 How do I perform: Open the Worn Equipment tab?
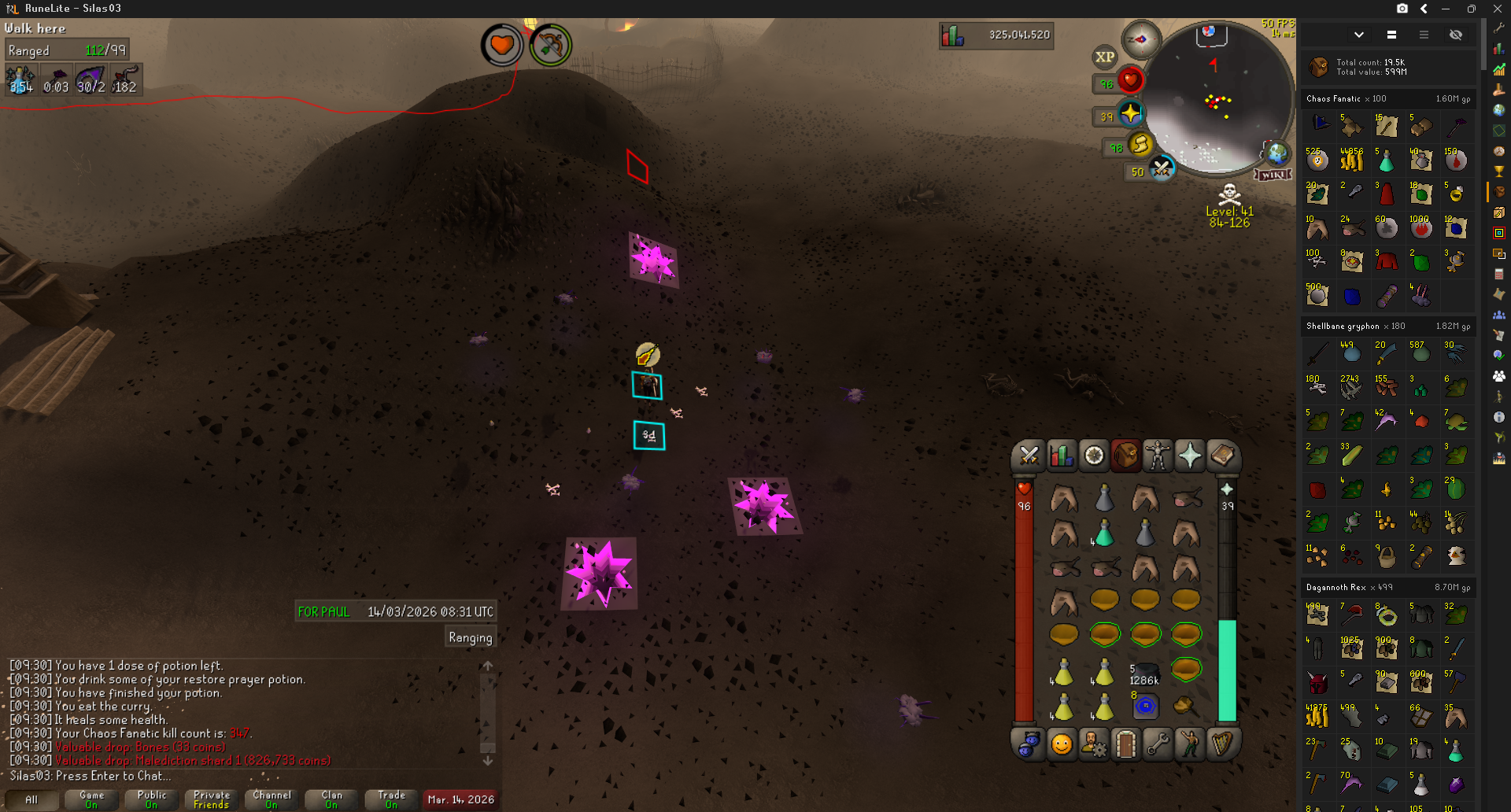point(1158,456)
